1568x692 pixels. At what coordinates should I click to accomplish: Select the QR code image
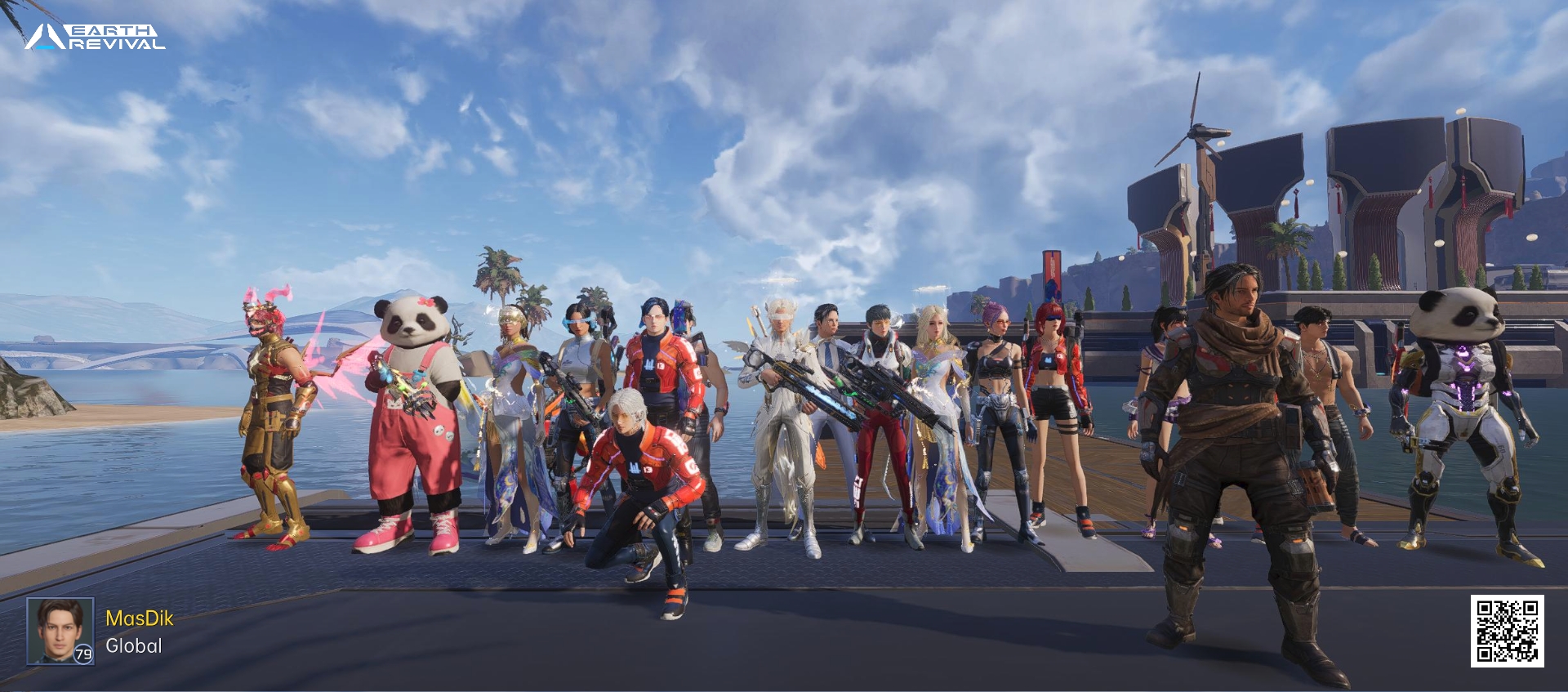(1507, 631)
